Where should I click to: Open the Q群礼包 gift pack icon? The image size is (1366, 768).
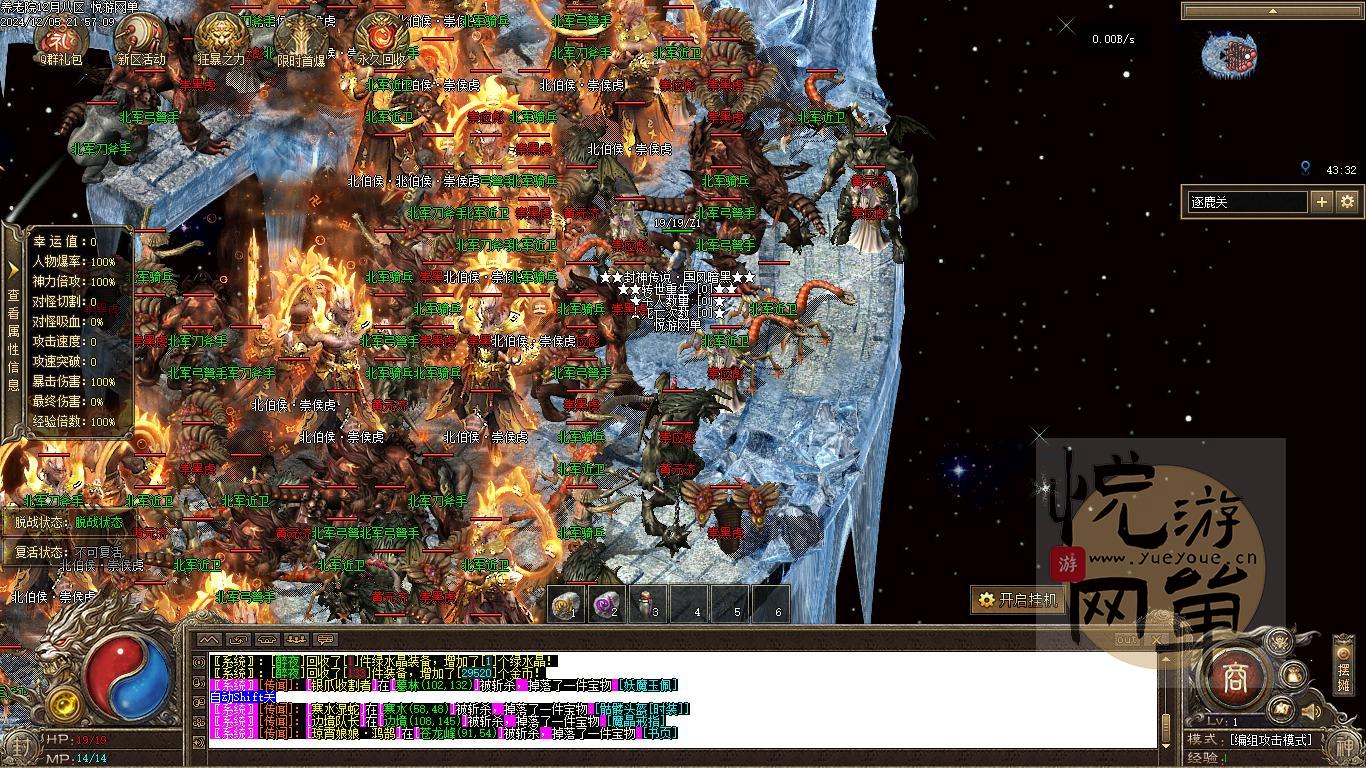(58, 38)
